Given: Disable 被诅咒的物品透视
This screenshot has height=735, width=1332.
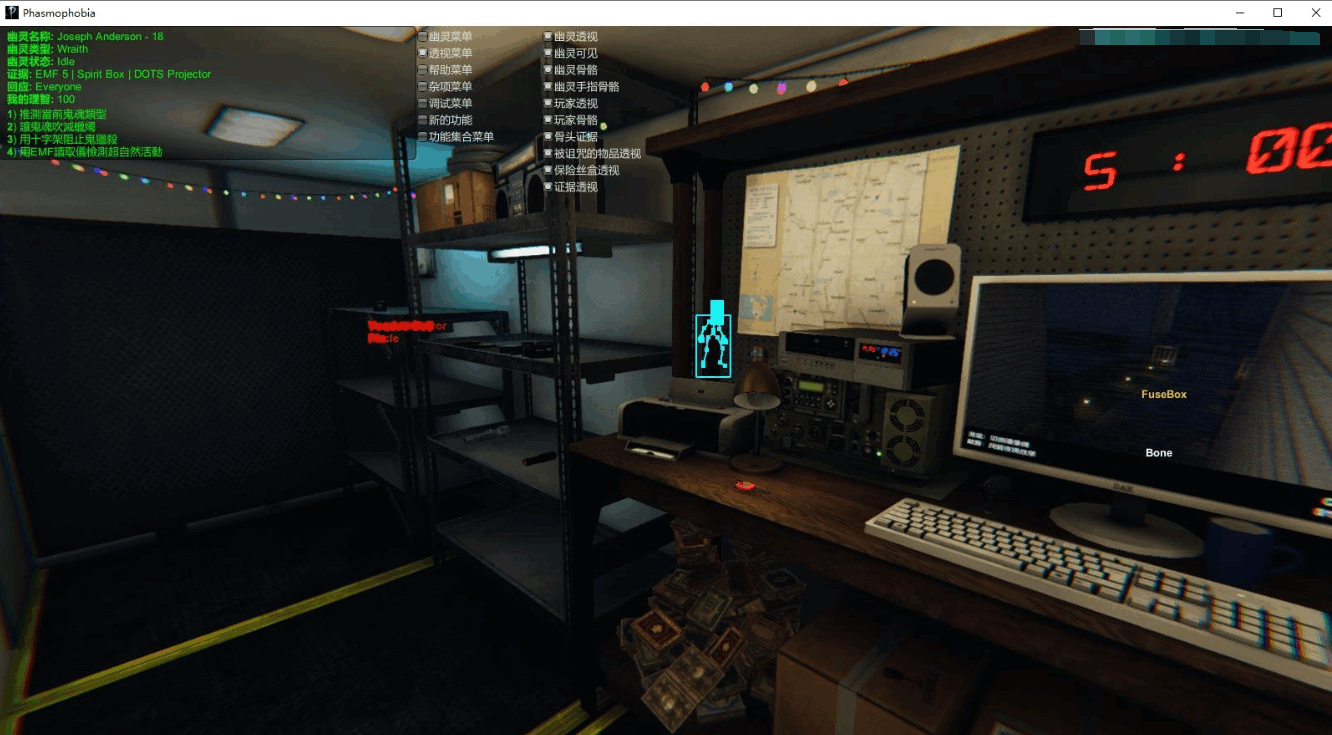Looking at the screenshot, I should pos(549,153).
